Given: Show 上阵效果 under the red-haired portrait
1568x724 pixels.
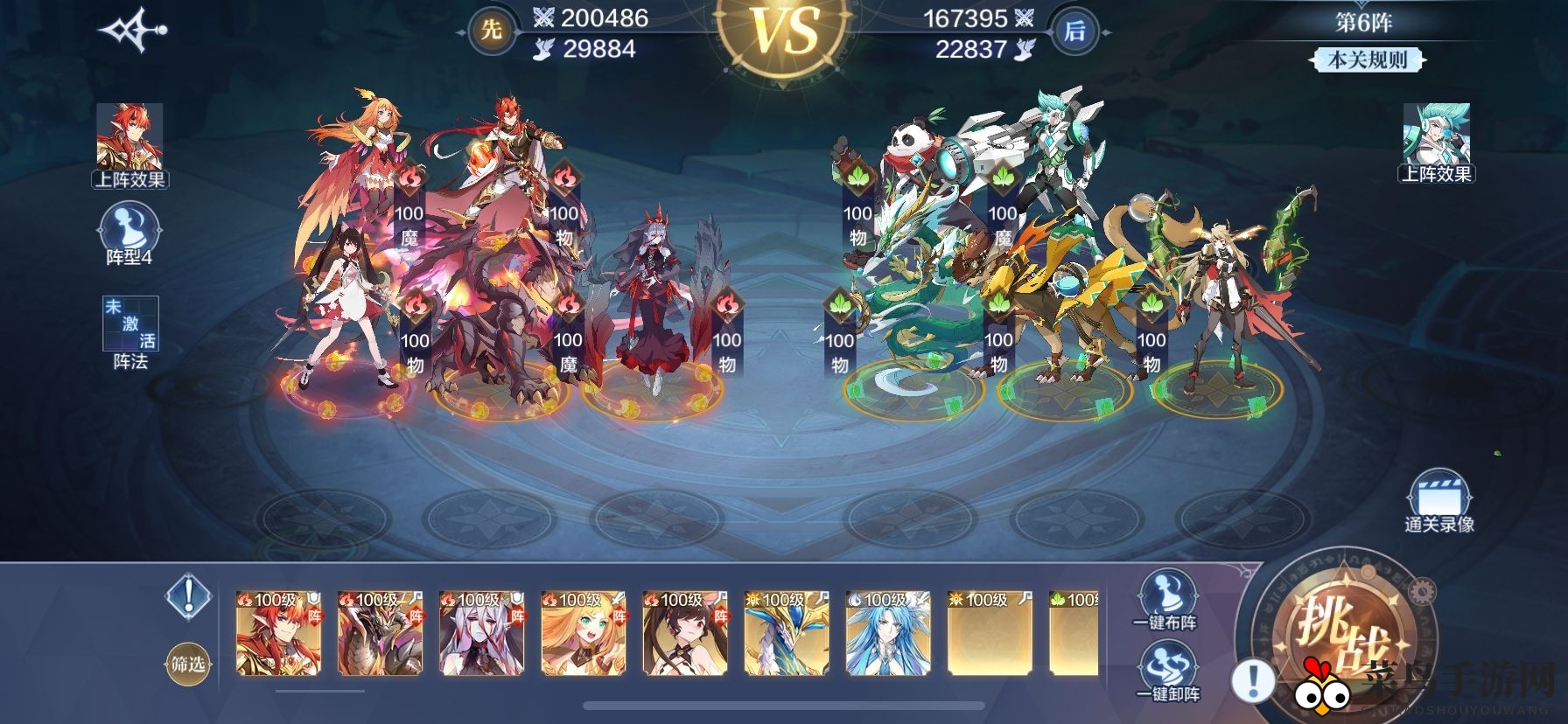Looking at the screenshot, I should 129,146.
